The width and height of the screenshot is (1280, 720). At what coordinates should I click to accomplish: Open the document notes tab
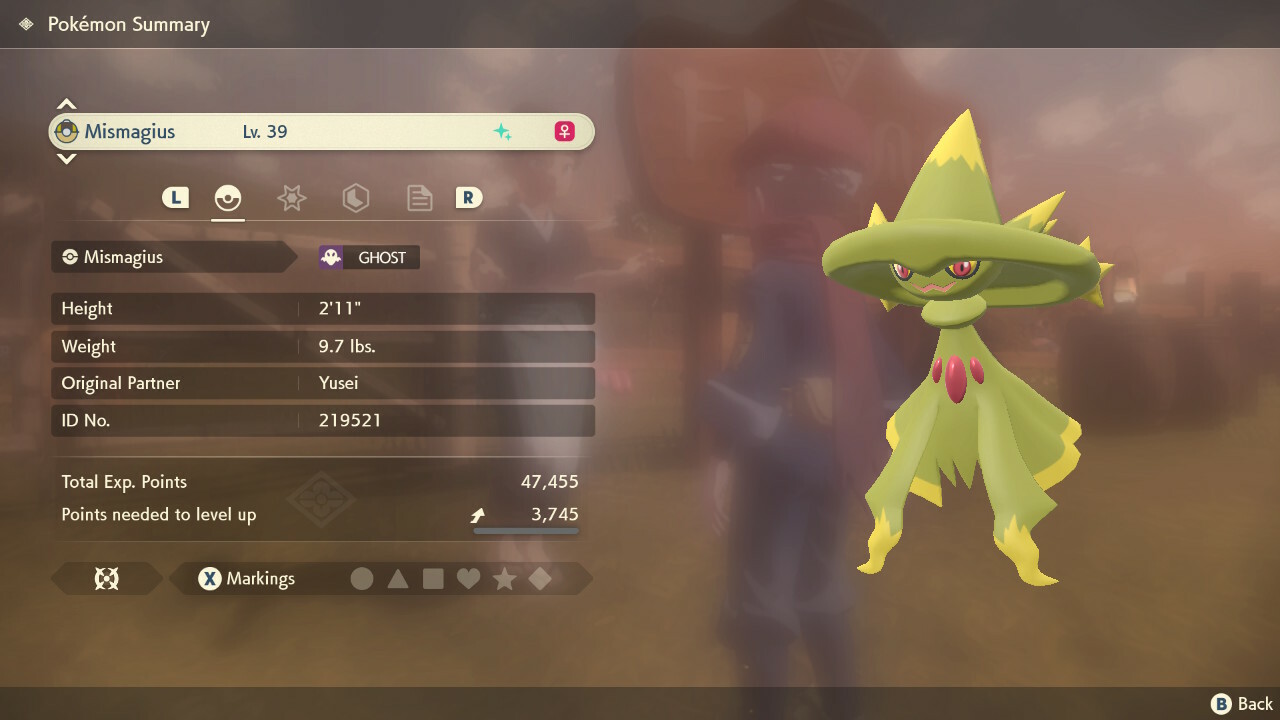pyautogui.click(x=419, y=198)
